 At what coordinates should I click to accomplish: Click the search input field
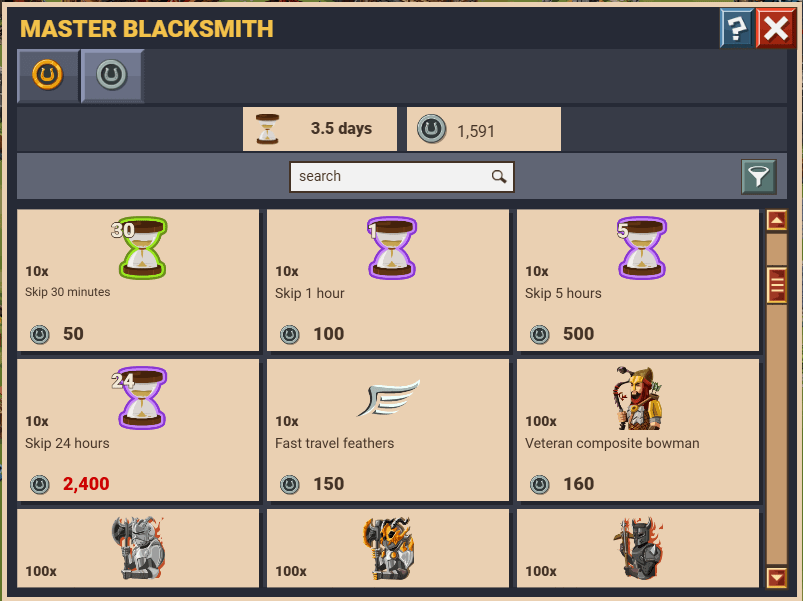pyautogui.click(x=390, y=177)
